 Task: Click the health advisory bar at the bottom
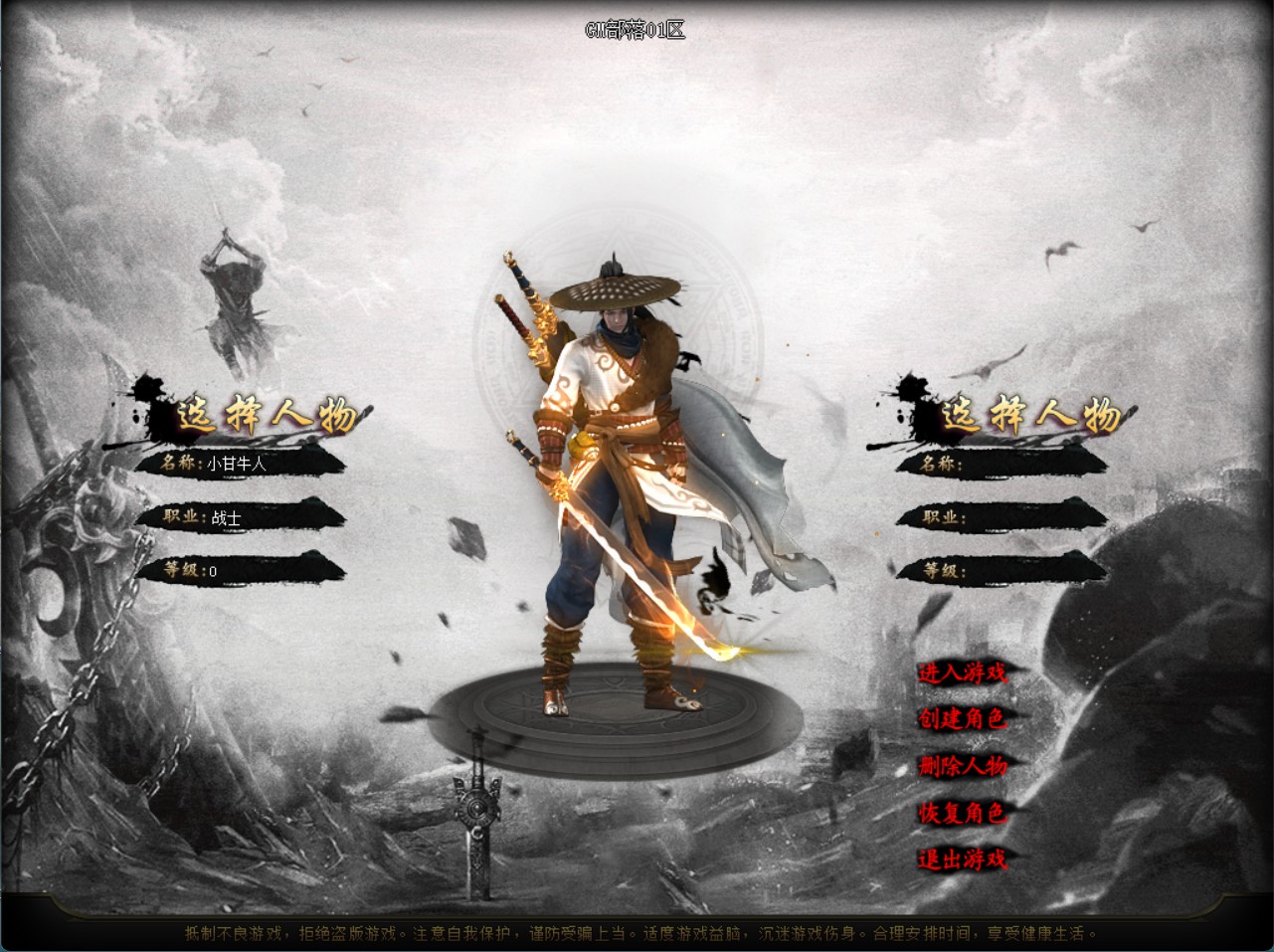pyautogui.click(x=637, y=934)
